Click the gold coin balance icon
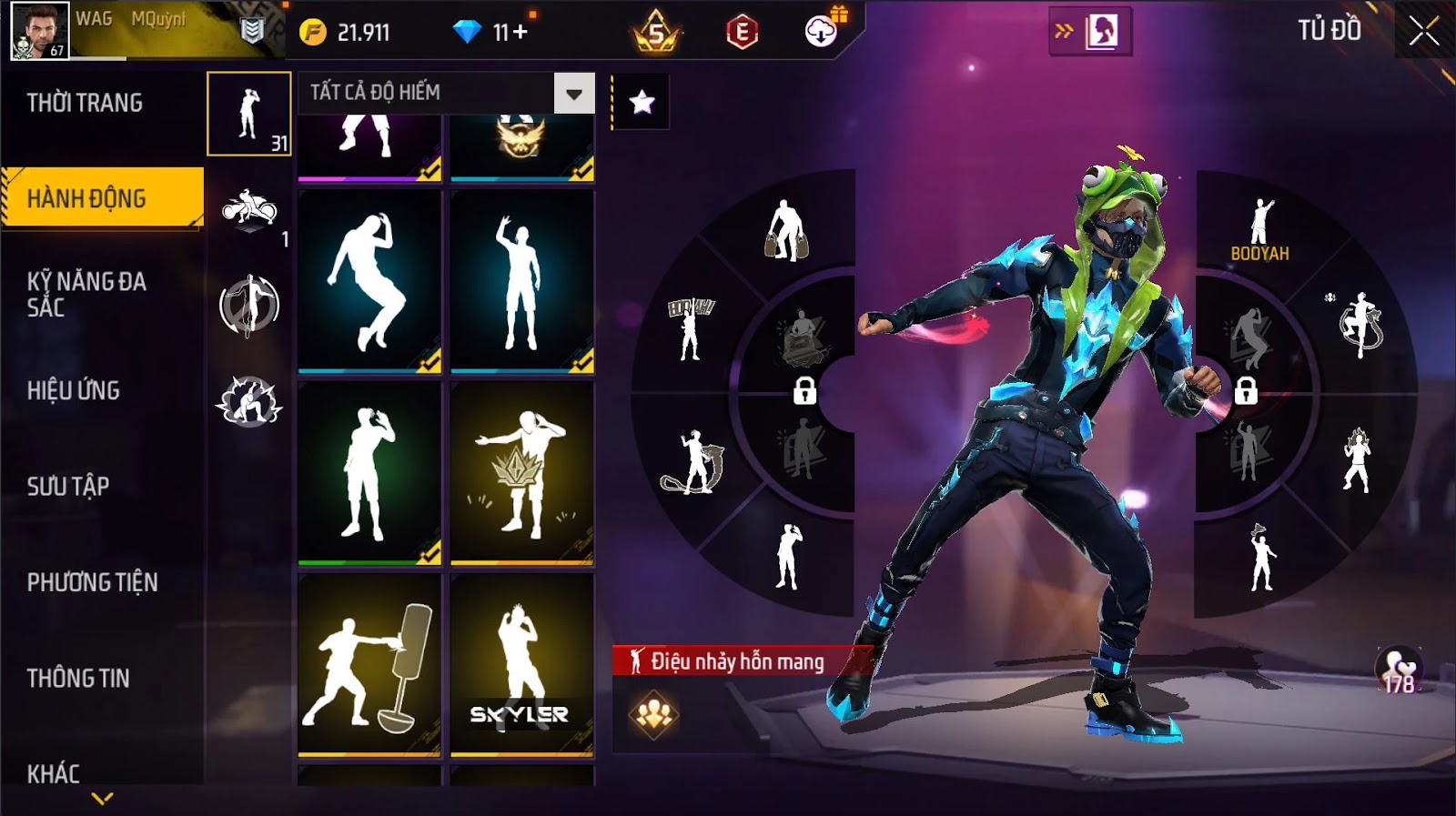Viewport: 1456px width, 816px height. click(312, 33)
